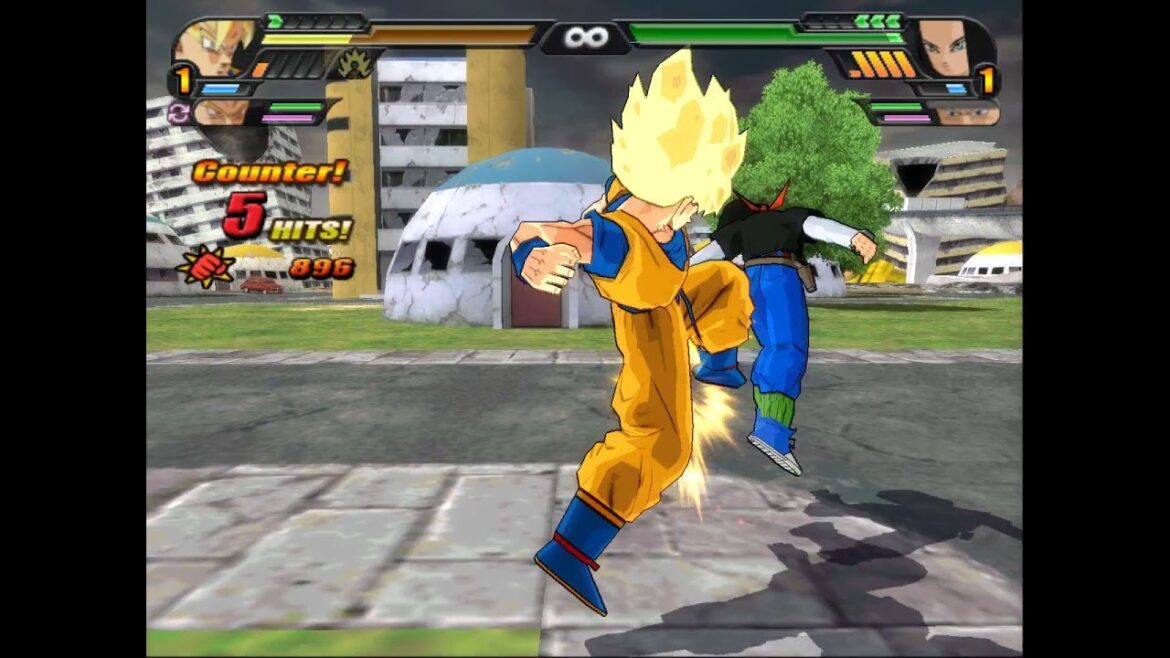Click the pink character swap icon
This screenshot has width=1170, height=658.
pyautogui.click(x=179, y=112)
